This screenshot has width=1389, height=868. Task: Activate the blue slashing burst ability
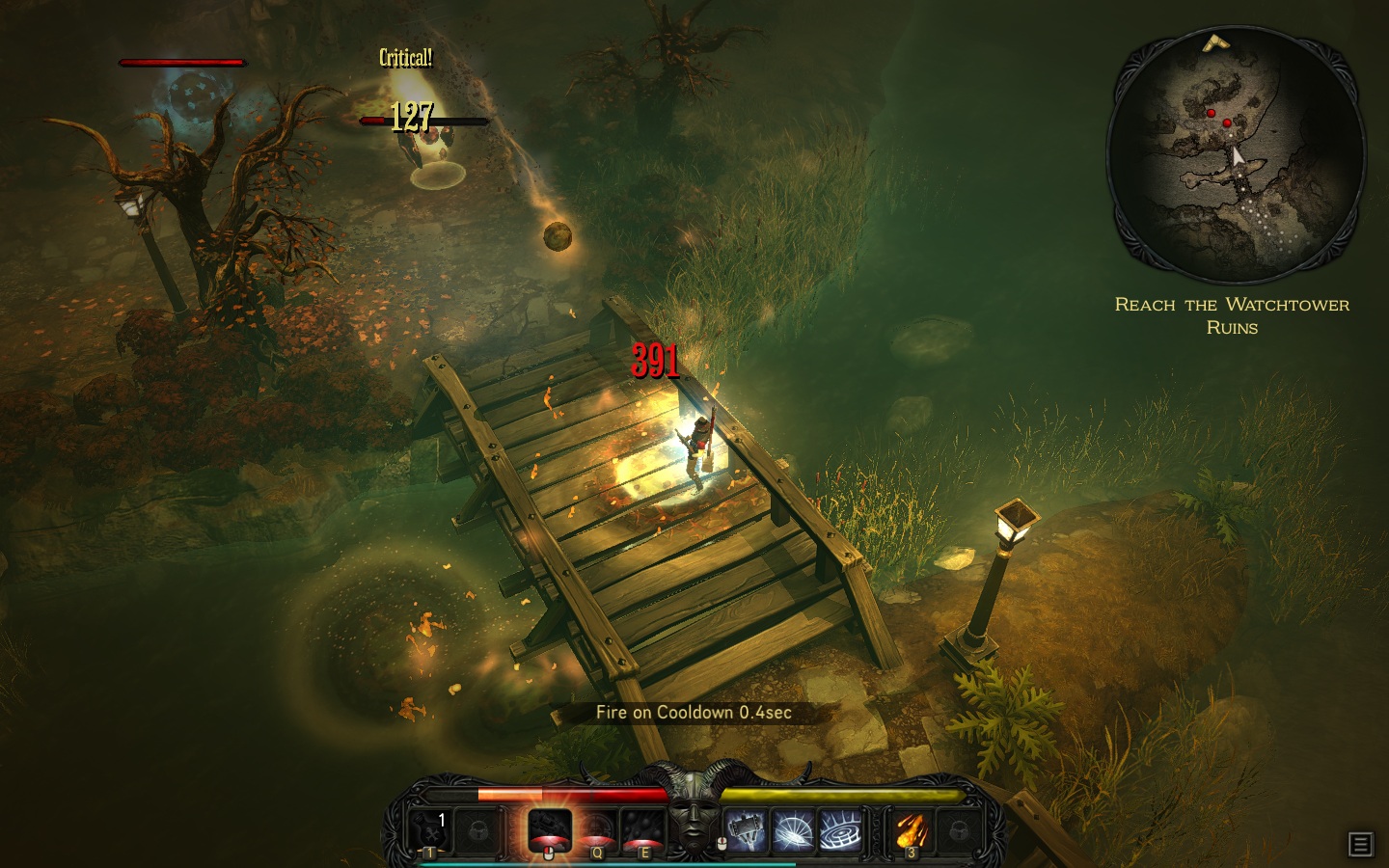[x=793, y=831]
